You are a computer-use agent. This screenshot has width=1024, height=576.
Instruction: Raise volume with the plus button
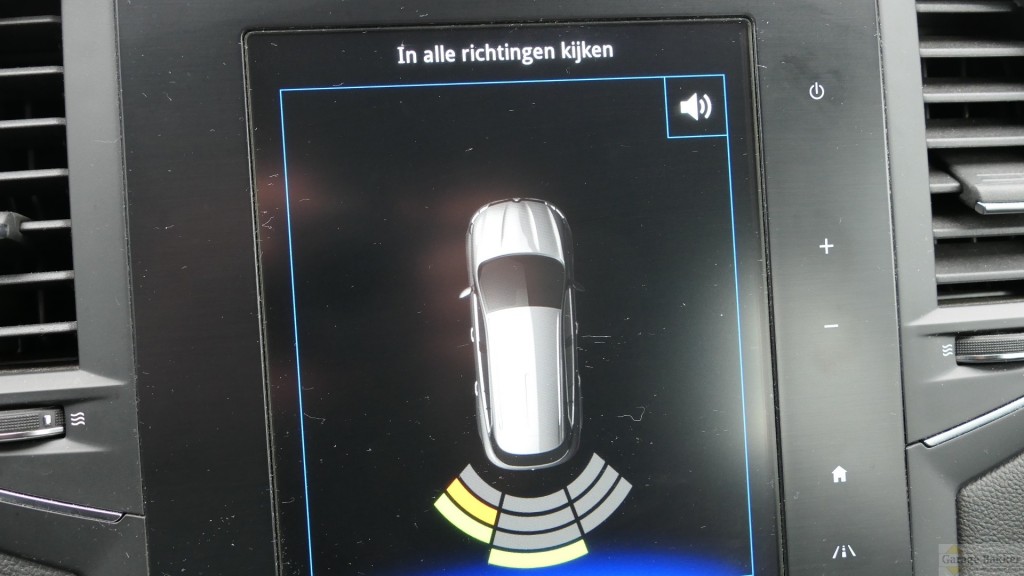click(x=826, y=246)
